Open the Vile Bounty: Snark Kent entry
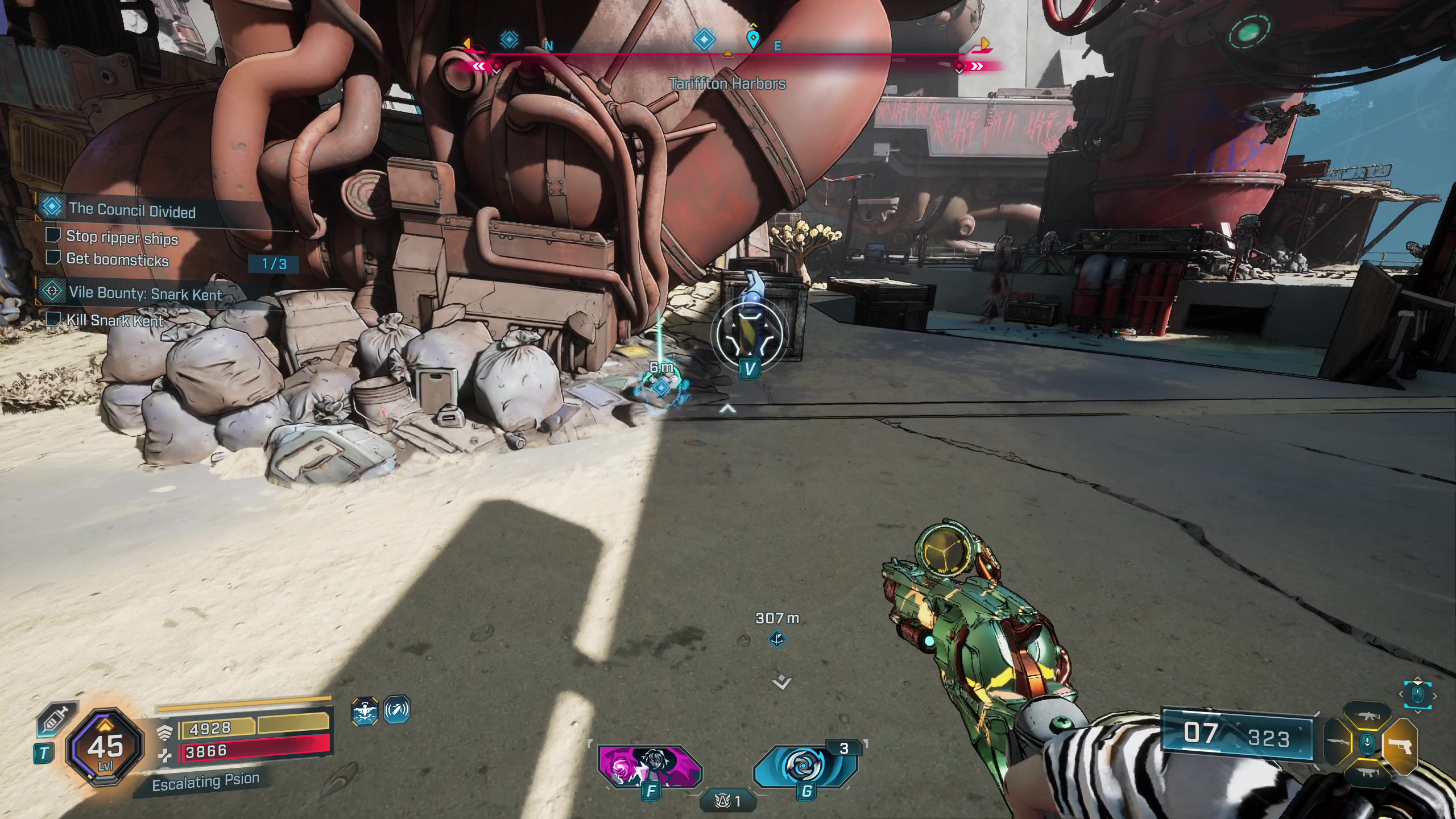Image resolution: width=1456 pixels, height=819 pixels. 145,293
